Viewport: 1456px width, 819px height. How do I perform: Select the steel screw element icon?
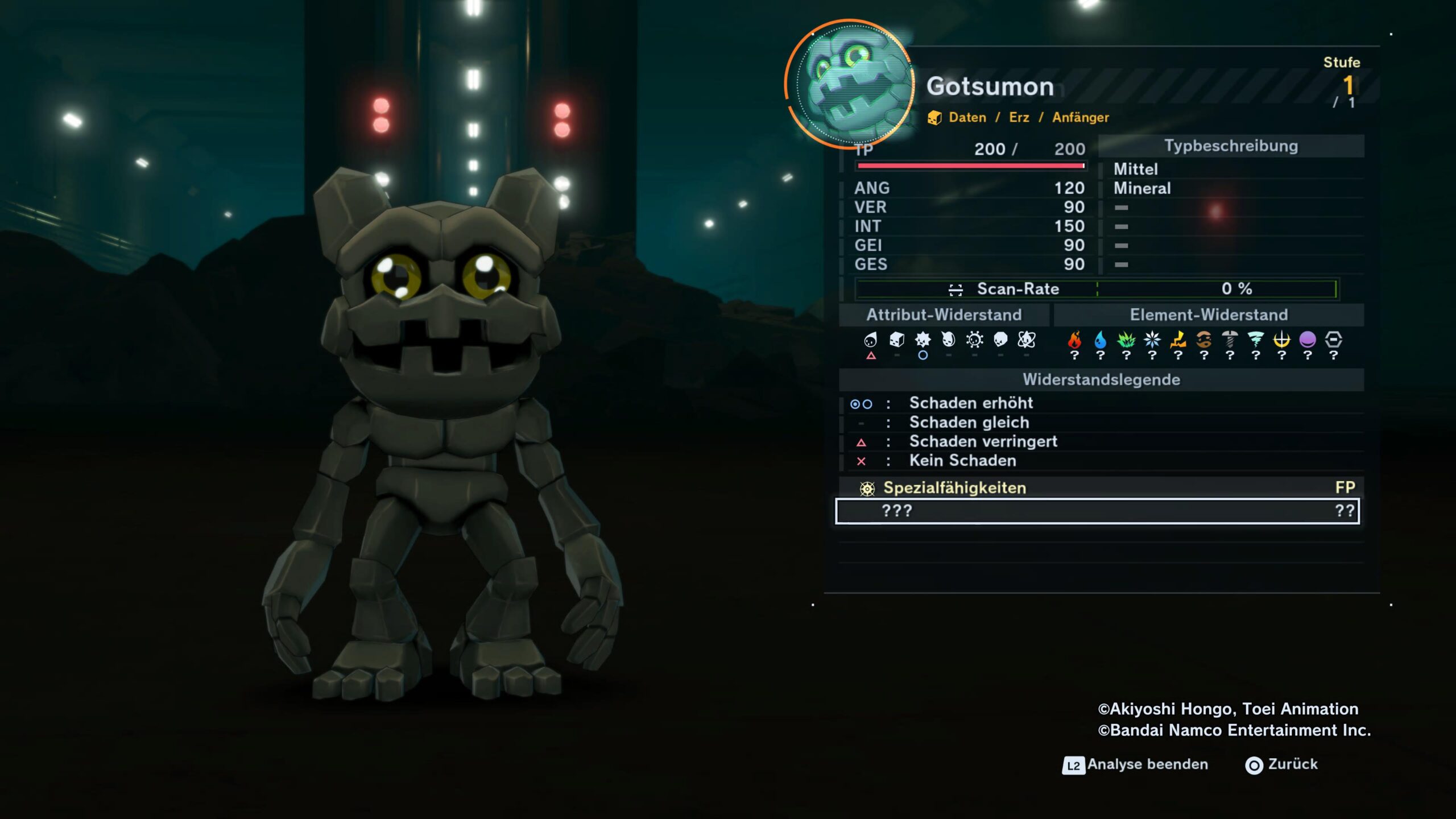(x=1230, y=340)
